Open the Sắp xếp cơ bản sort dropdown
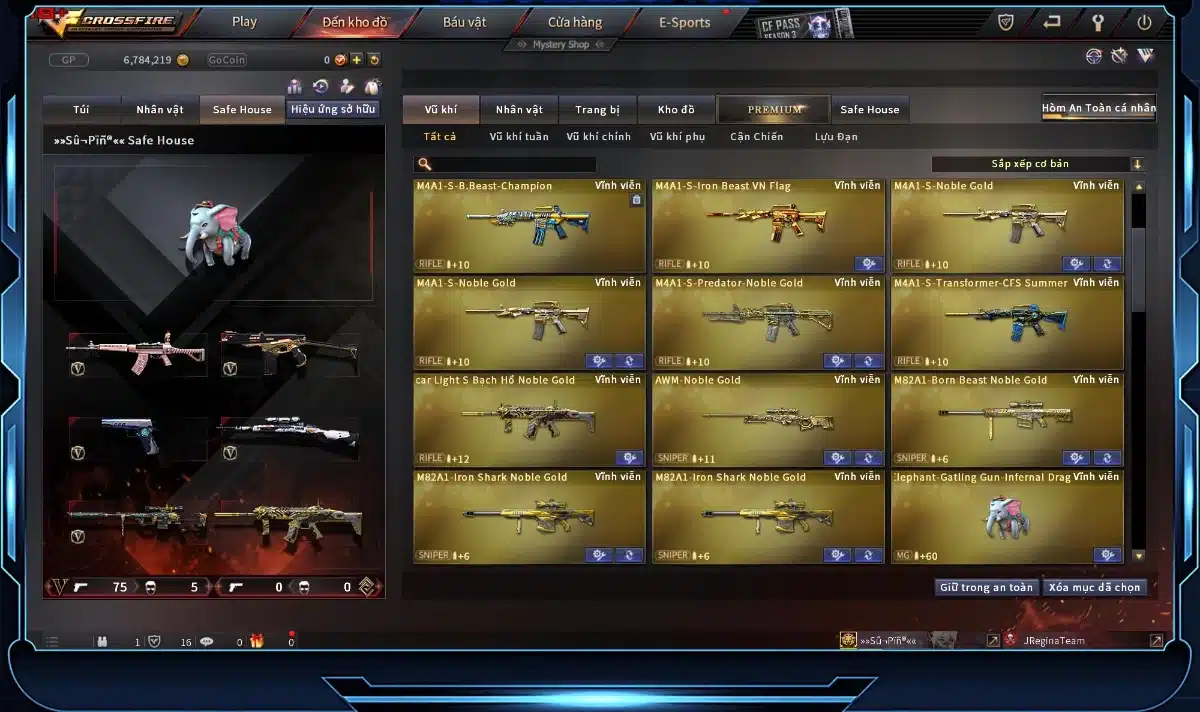This screenshot has height=712, width=1200. [1037, 164]
